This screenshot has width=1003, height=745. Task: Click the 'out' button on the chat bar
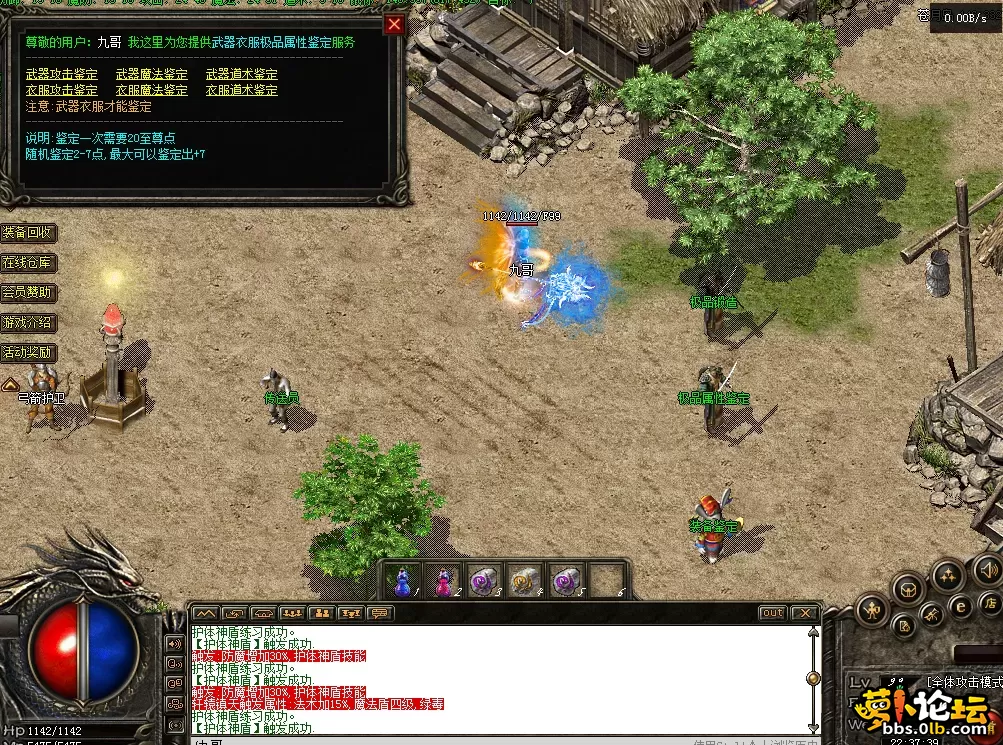point(772,613)
